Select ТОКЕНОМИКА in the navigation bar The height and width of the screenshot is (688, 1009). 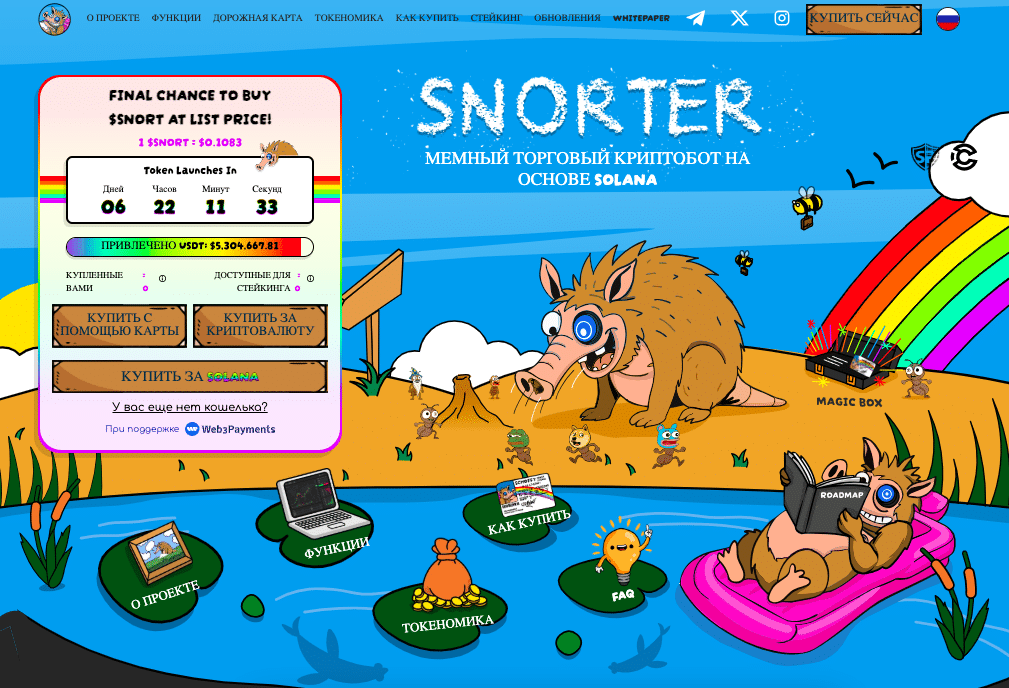349,18
